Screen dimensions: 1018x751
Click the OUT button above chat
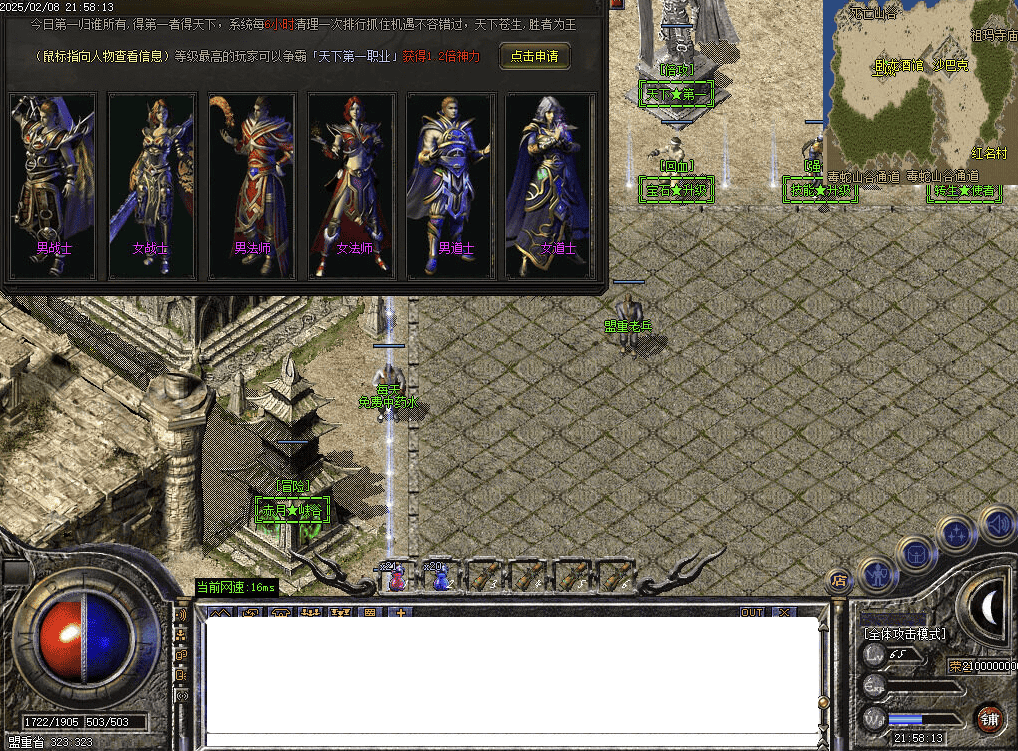click(x=752, y=612)
